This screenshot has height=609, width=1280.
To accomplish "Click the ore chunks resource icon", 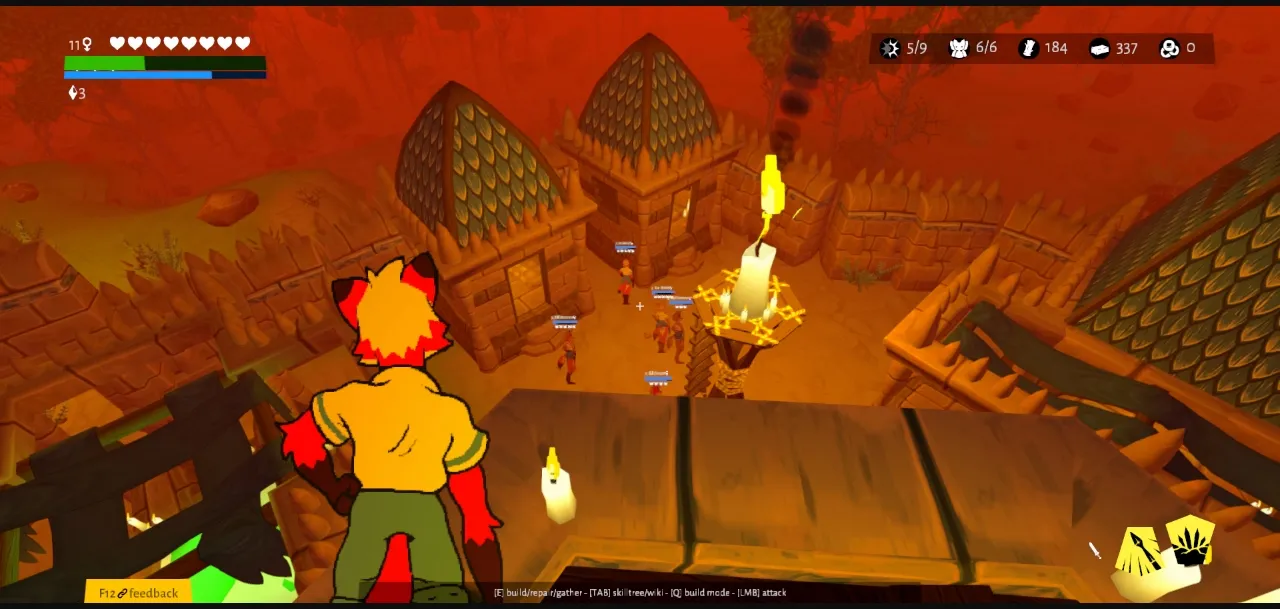I will click(x=1169, y=48).
